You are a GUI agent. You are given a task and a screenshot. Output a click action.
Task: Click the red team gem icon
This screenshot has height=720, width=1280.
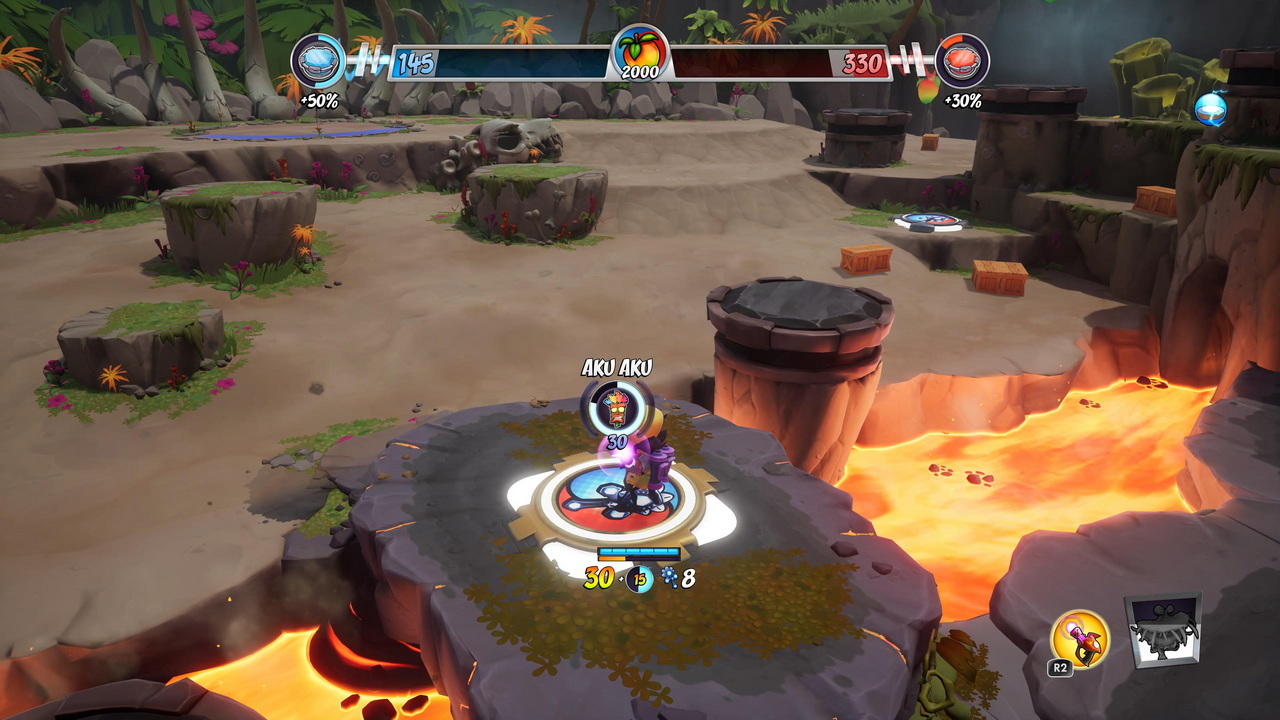coord(962,60)
